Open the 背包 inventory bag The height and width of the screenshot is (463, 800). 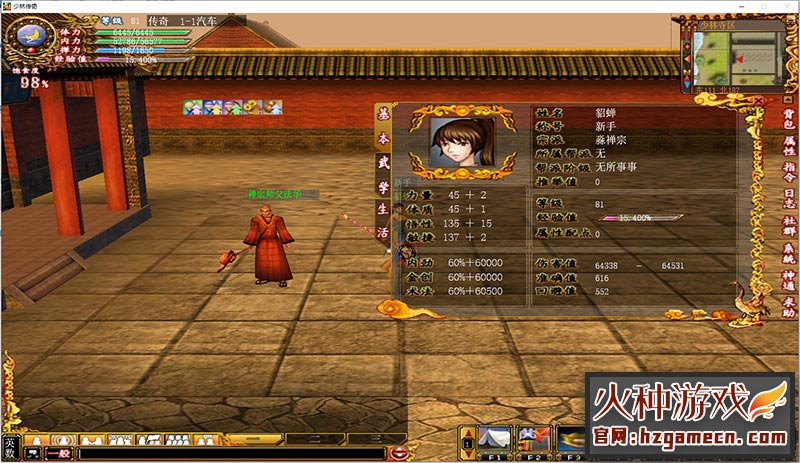(x=790, y=120)
